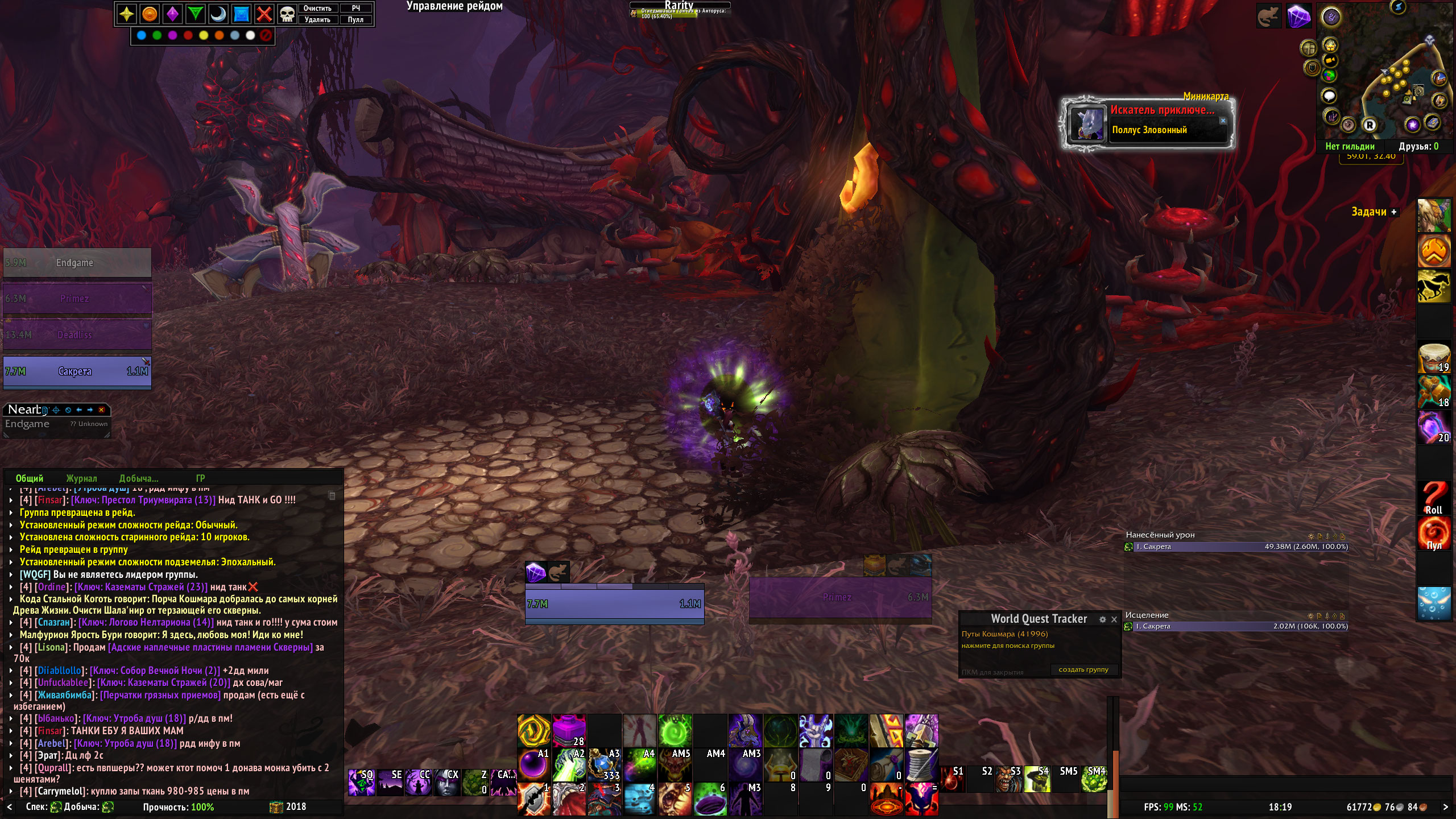Close the World Quest Tracker popup

coord(1114,619)
